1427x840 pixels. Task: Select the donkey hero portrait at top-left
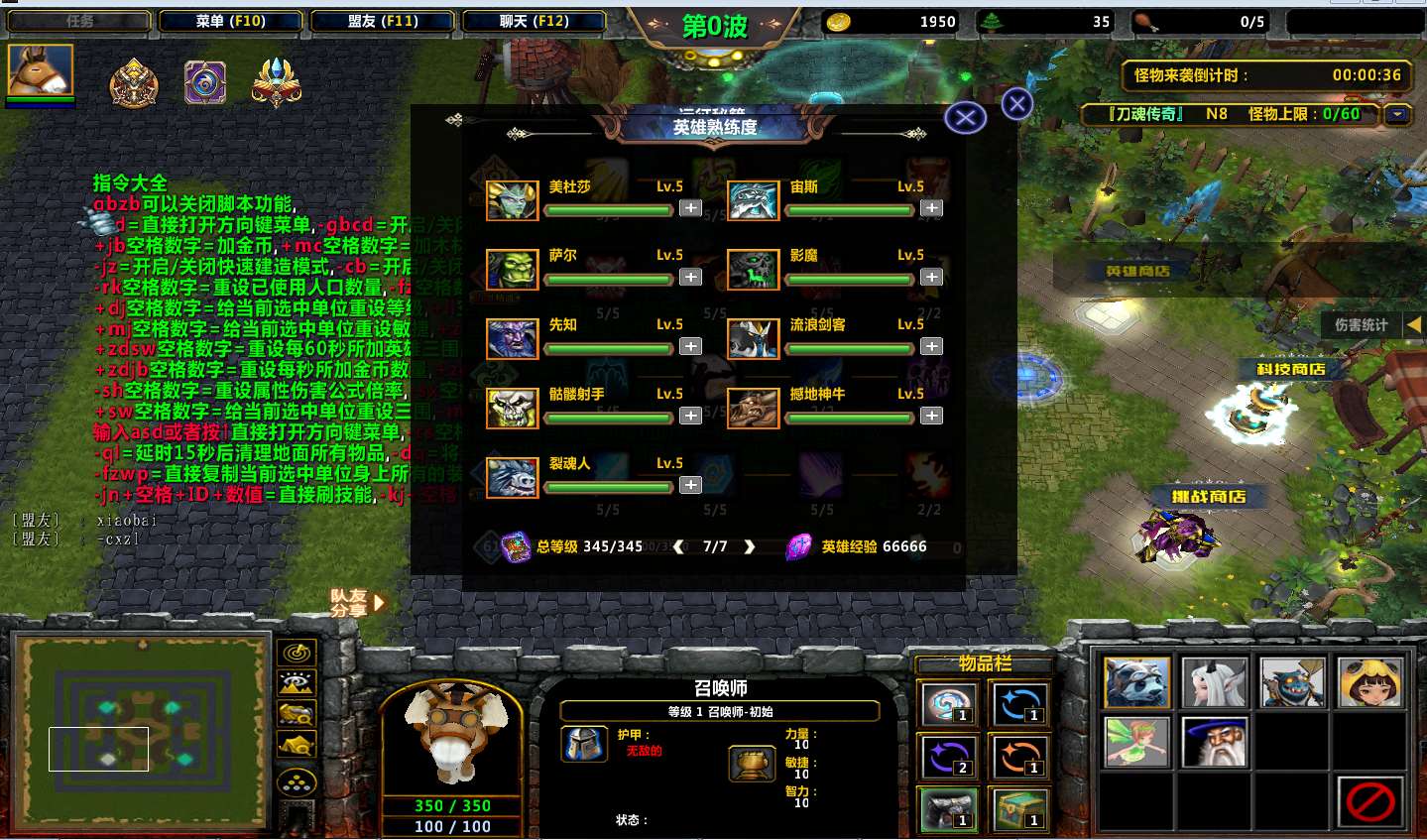point(41,71)
